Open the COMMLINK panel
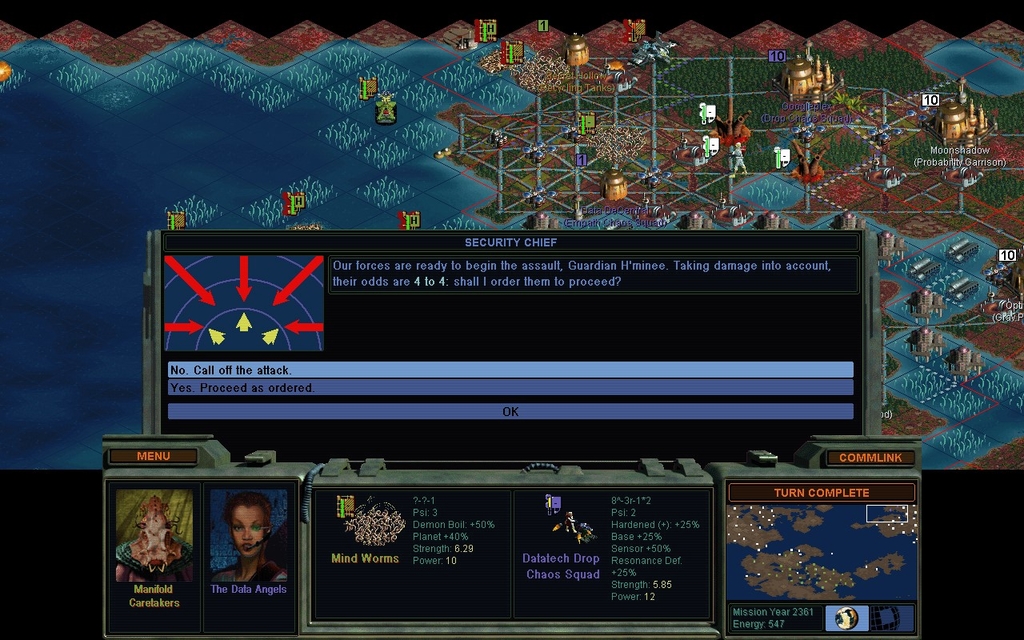The image size is (1024, 640). coord(870,458)
